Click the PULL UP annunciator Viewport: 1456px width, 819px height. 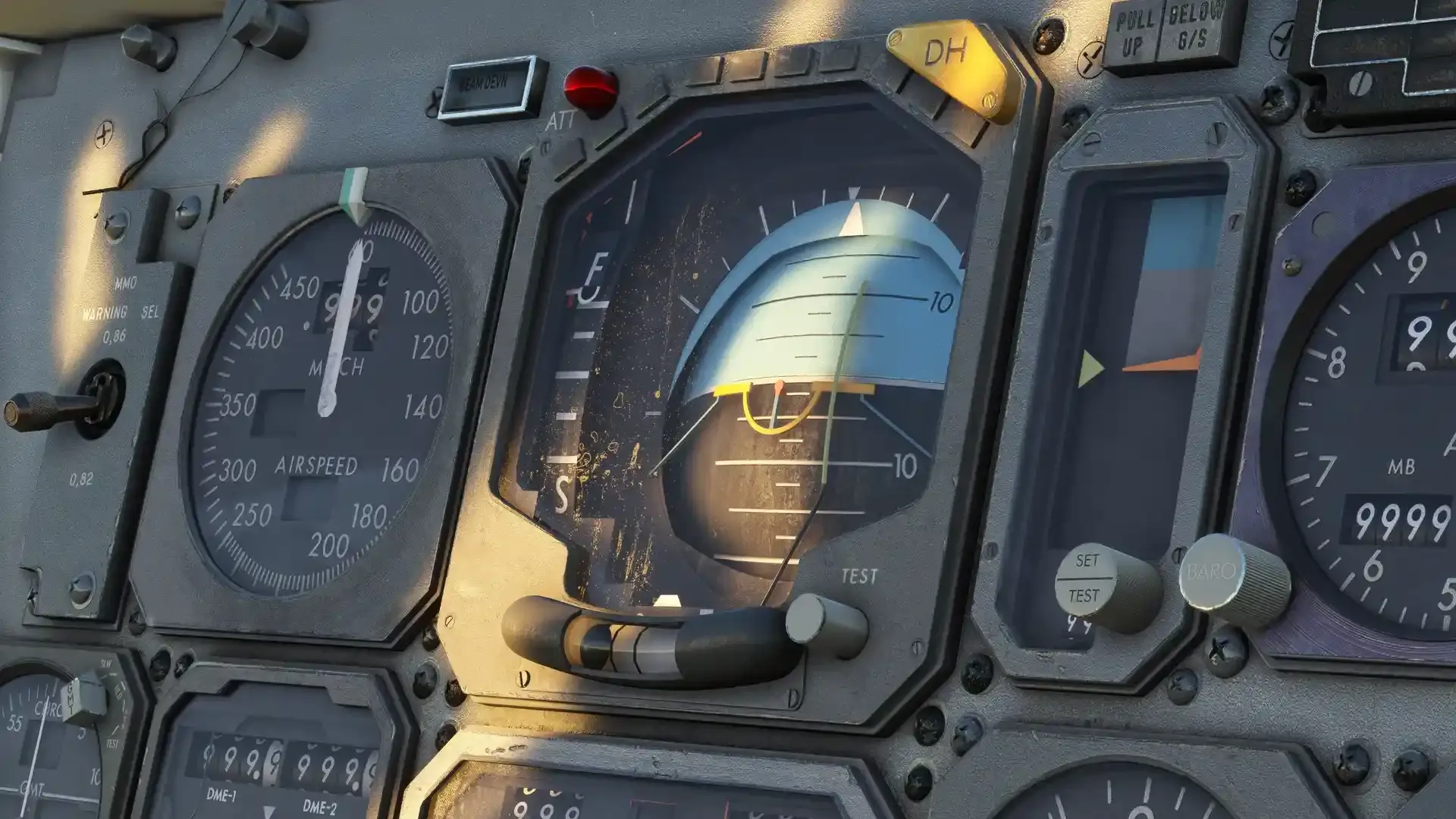click(x=1134, y=34)
